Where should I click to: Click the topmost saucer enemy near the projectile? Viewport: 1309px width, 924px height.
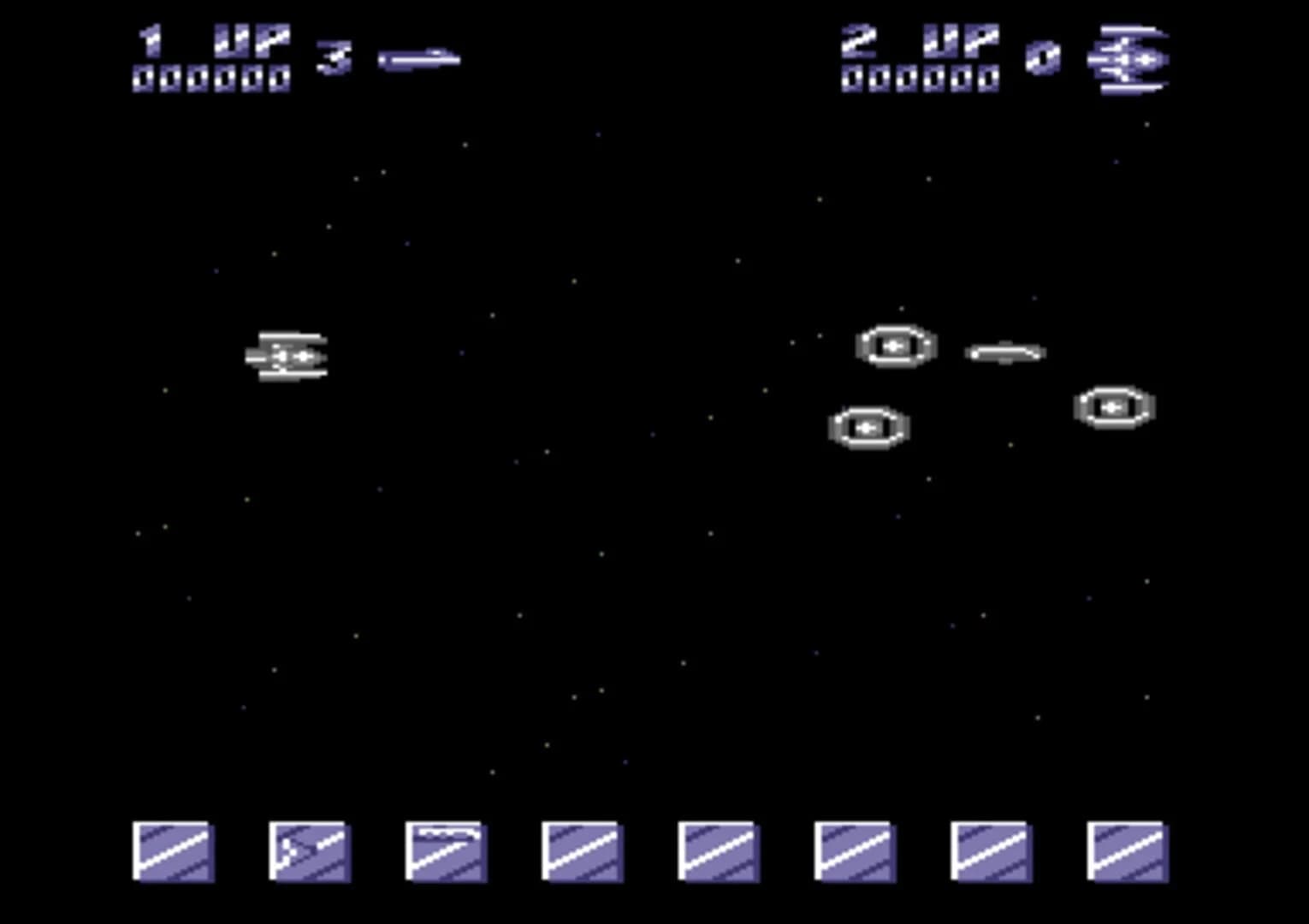[x=896, y=345]
